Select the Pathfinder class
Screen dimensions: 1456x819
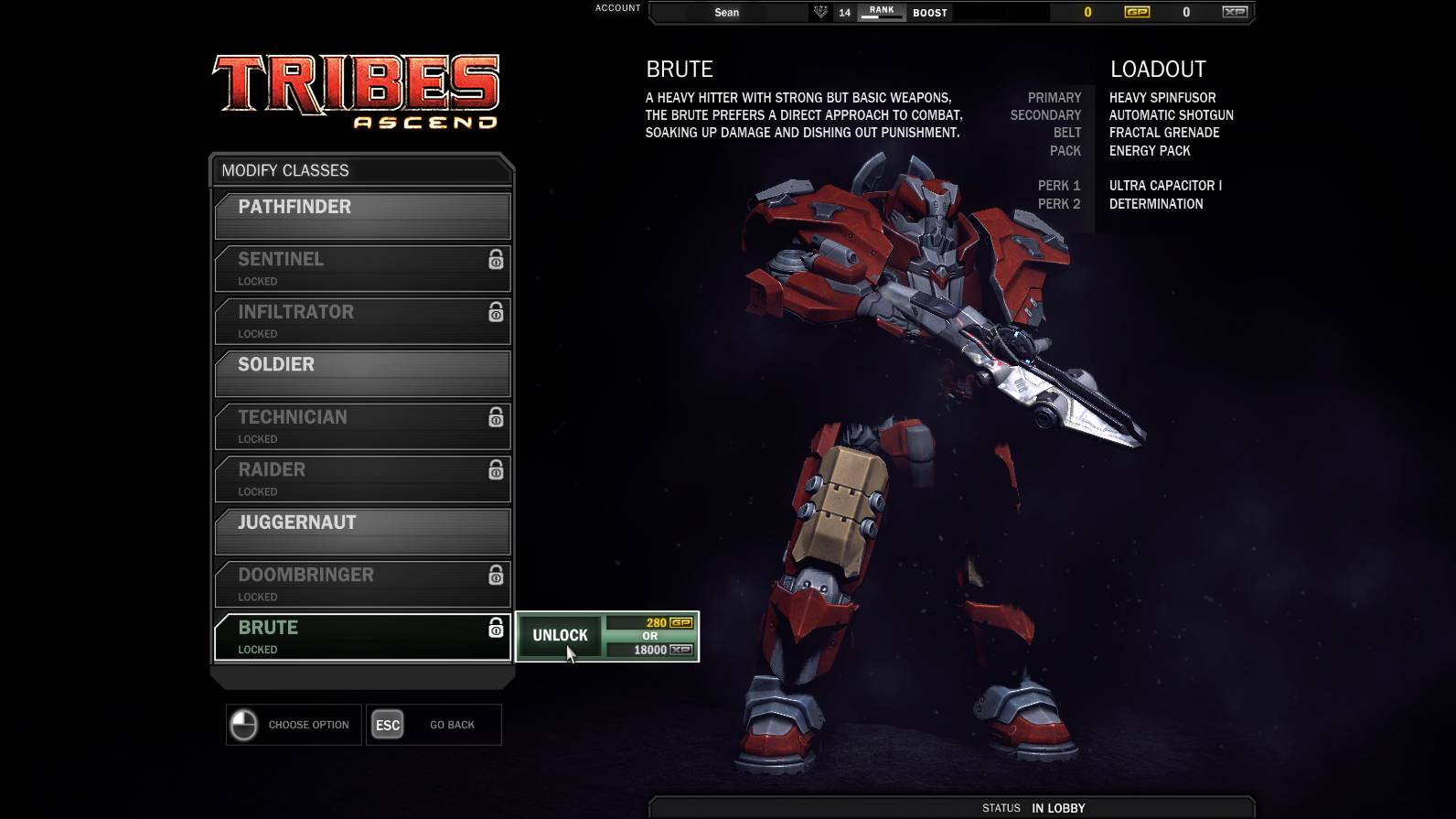362,215
